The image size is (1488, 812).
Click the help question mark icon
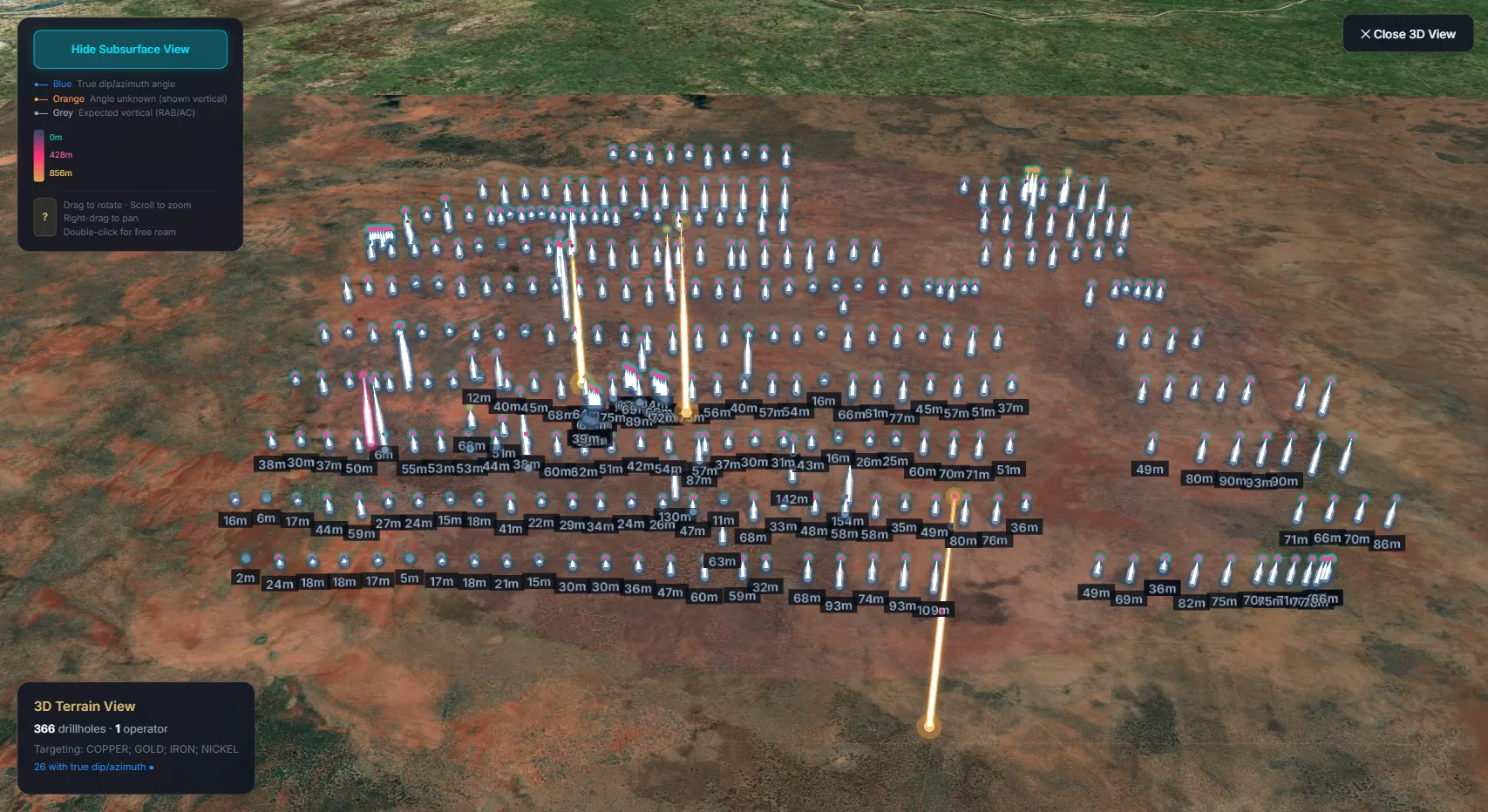coord(44,216)
